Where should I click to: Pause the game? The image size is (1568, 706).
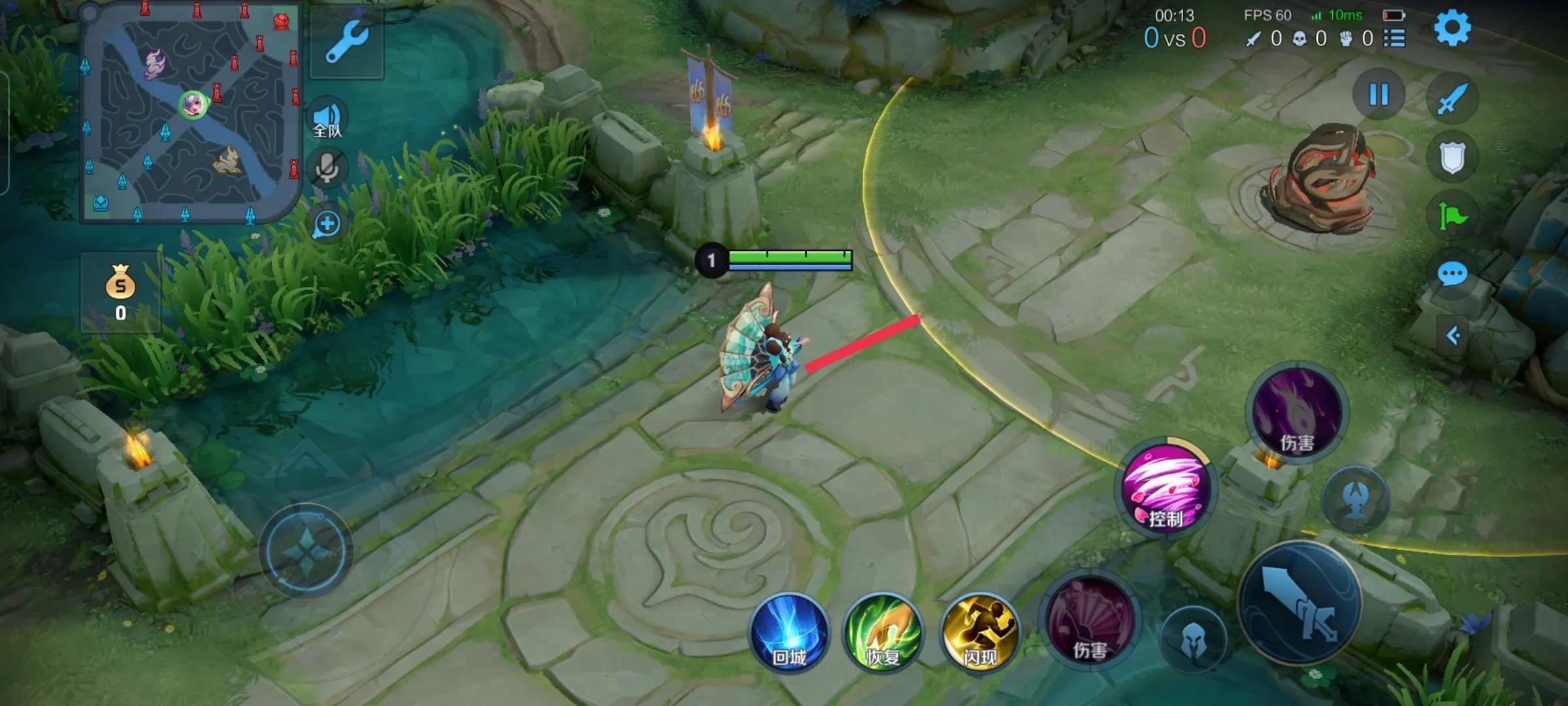click(1379, 95)
